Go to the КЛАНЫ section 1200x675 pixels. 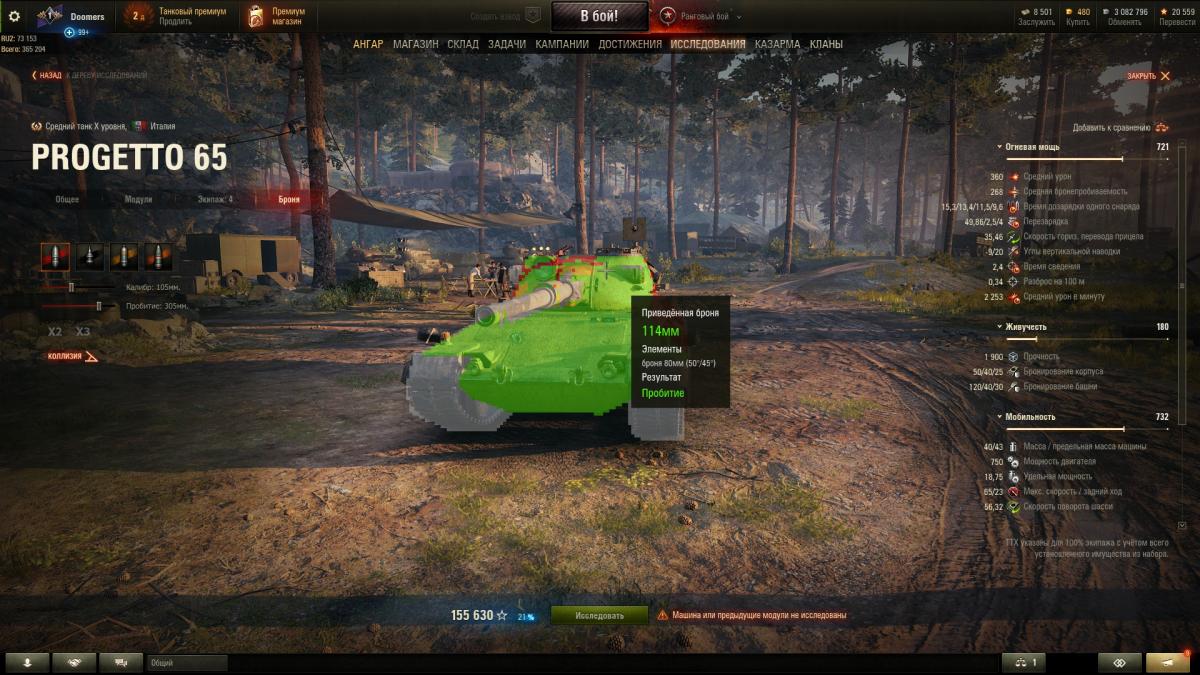click(x=826, y=44)
